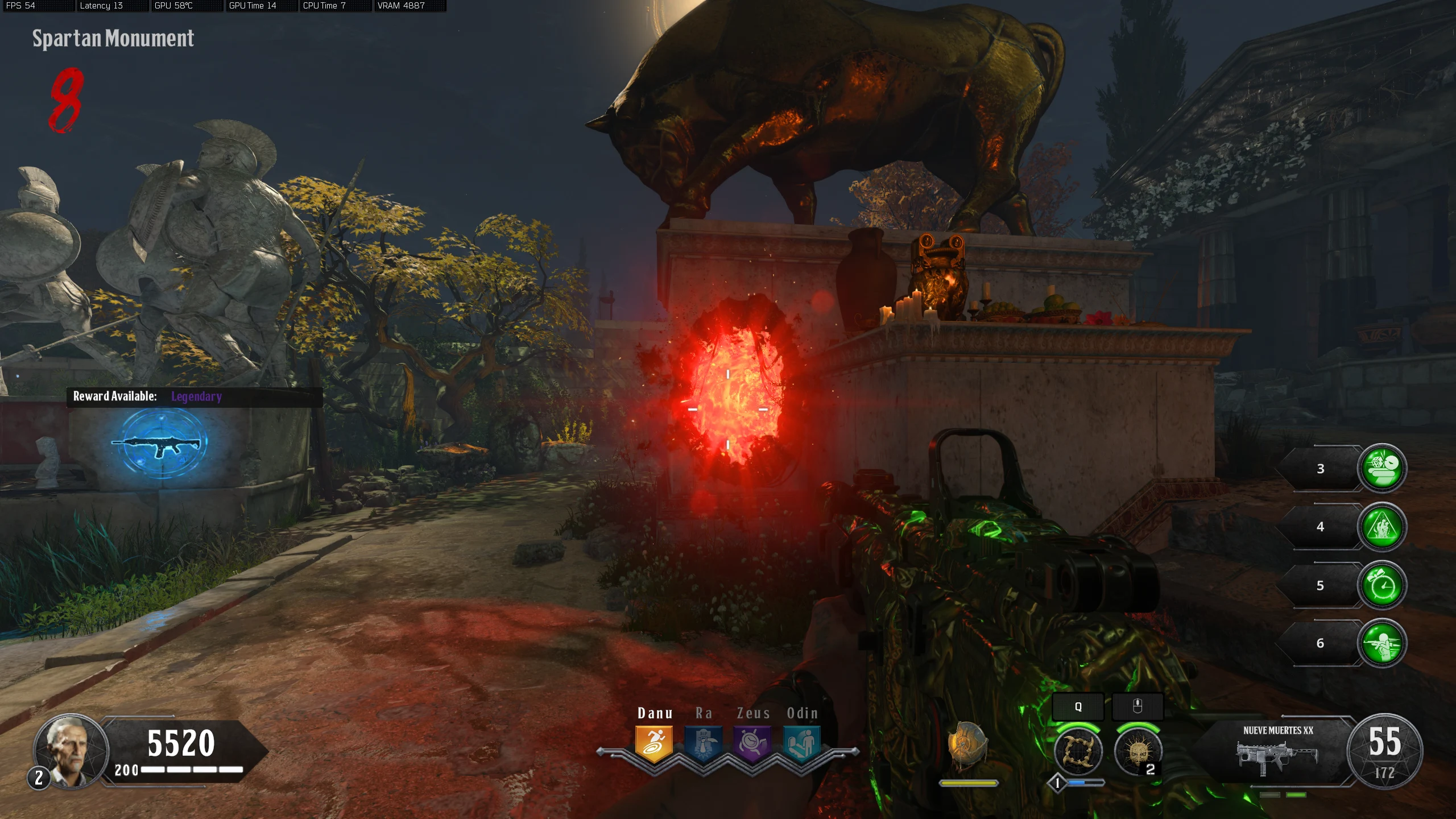
Task: Select the Danu perk badge
Action: (x=654, y=743)
